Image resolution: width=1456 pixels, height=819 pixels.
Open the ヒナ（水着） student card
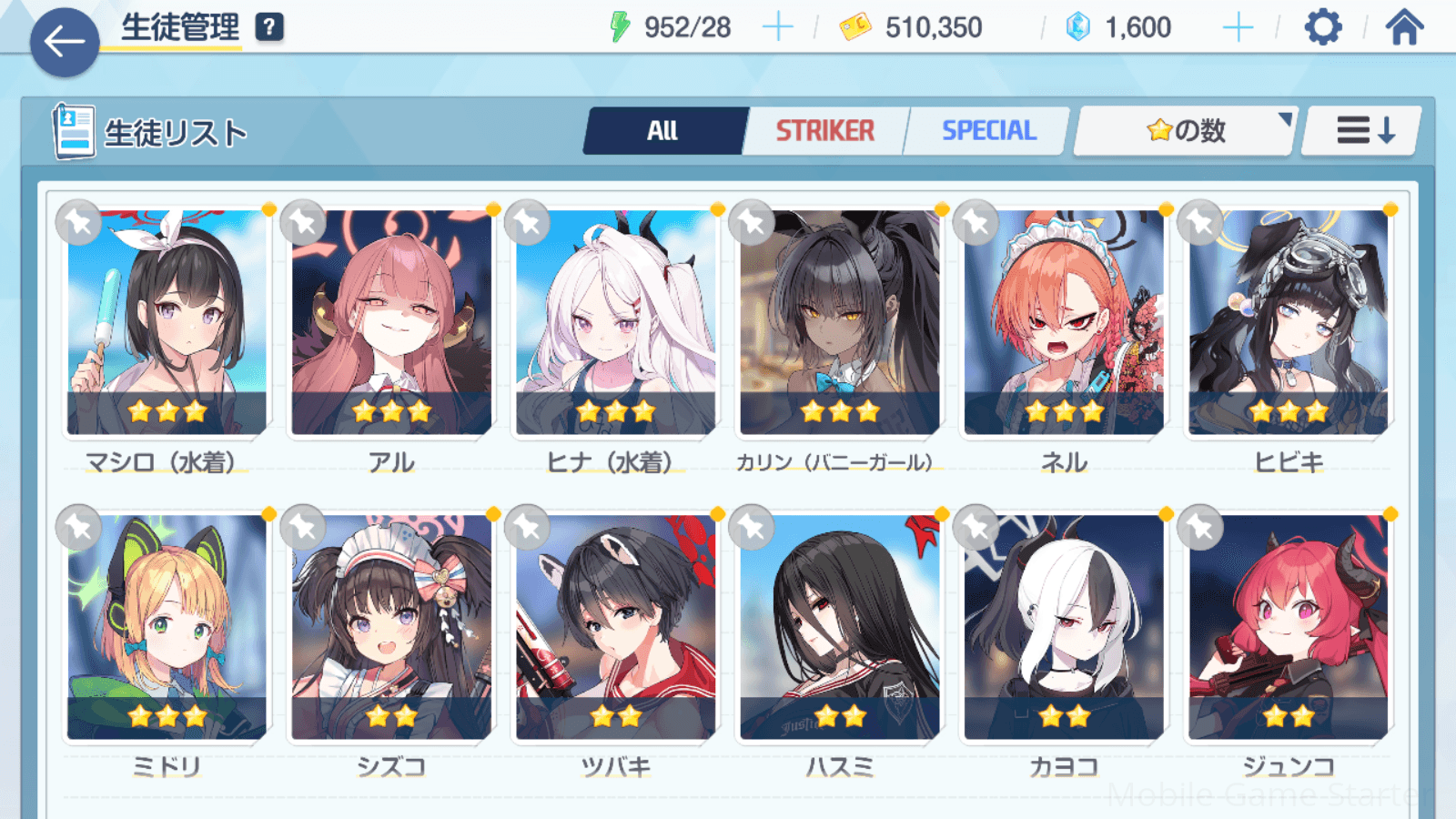click(615, 323)
